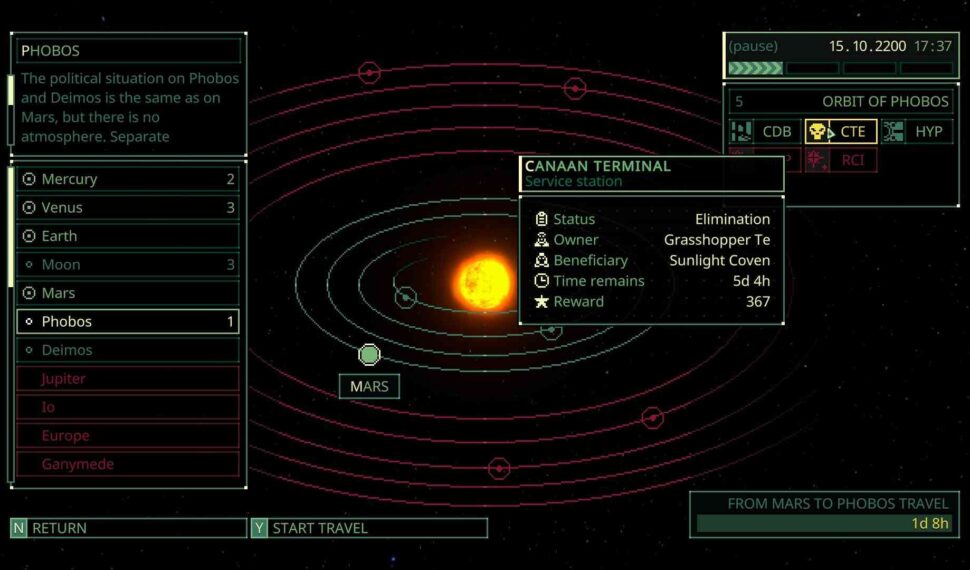This screenshot has width=970, height=570.
Task: Select the red RCI station
Action: coord(841,160)
